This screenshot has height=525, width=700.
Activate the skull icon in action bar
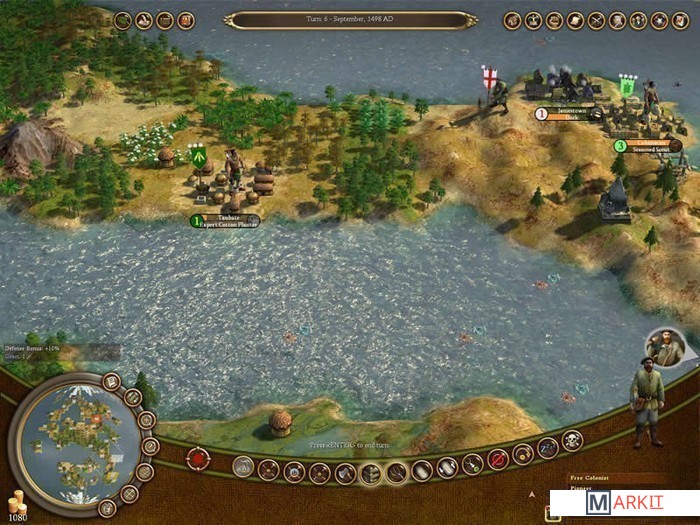click(572, 443)
